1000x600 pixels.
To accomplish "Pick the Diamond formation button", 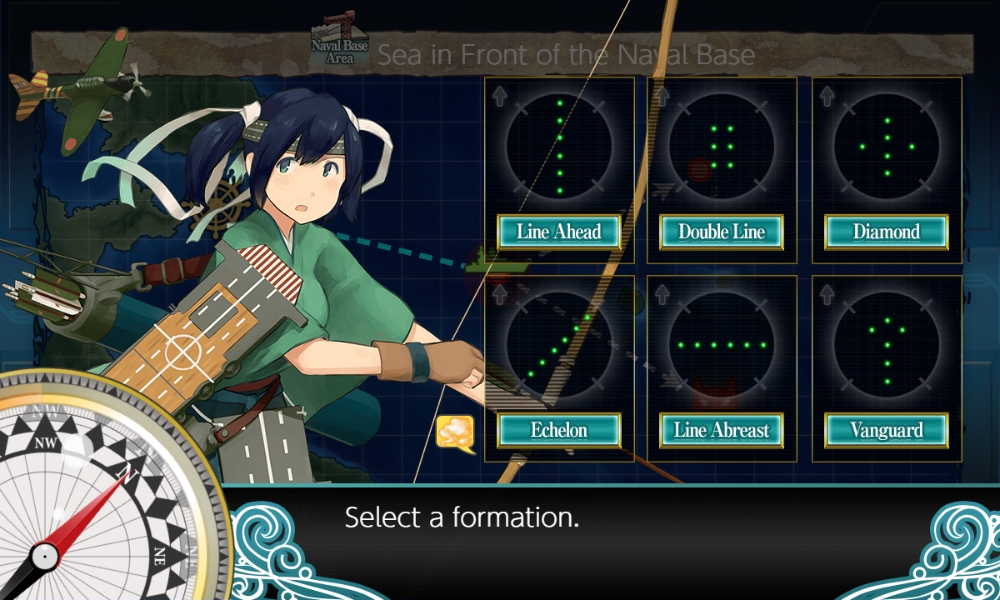I will pyautogui.click(x=886, y=232).
